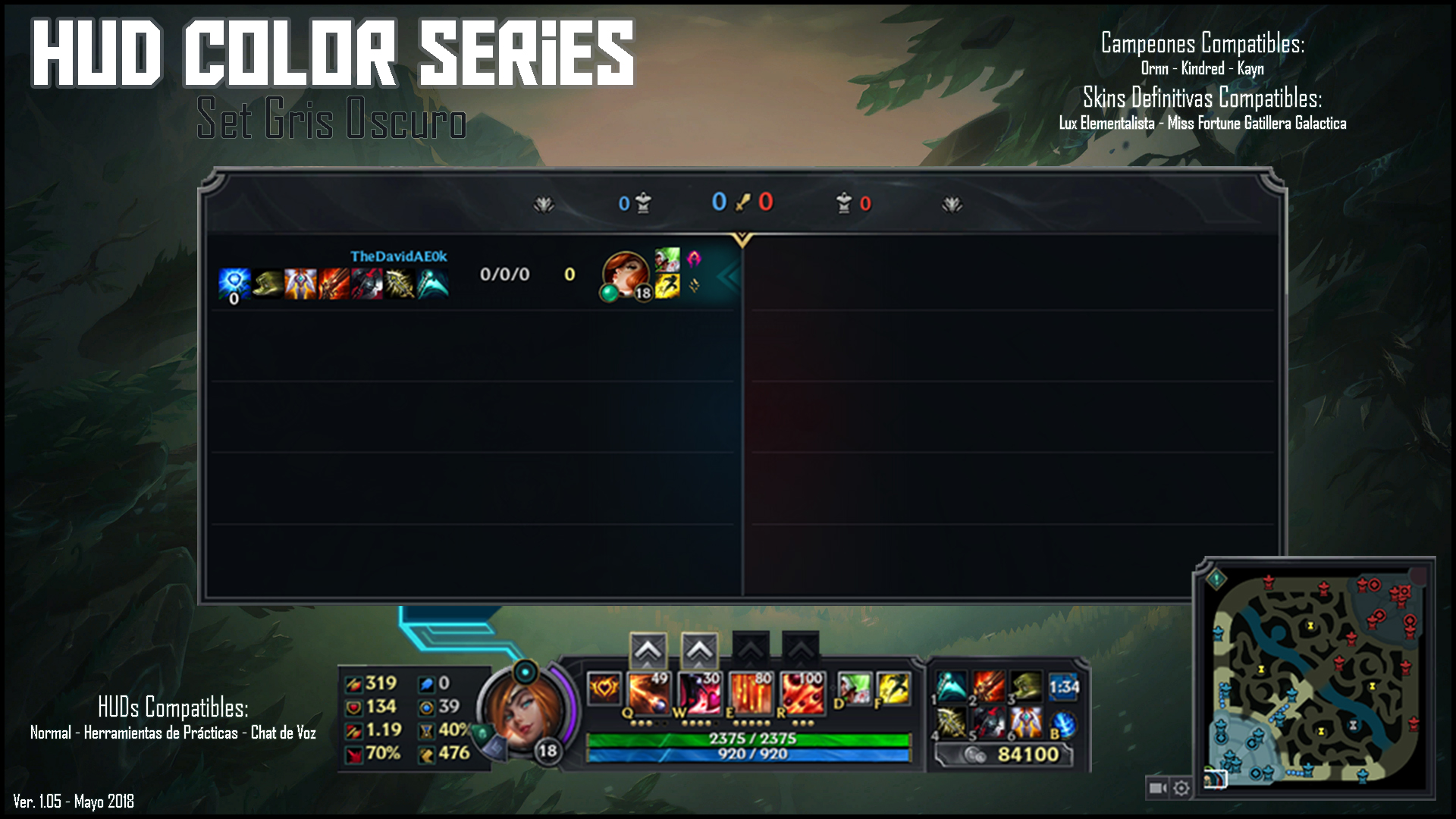This screenshot has height=819, width=1456.
Task: Select the player name TheDavidAE0k
Action: pos(397,257)
